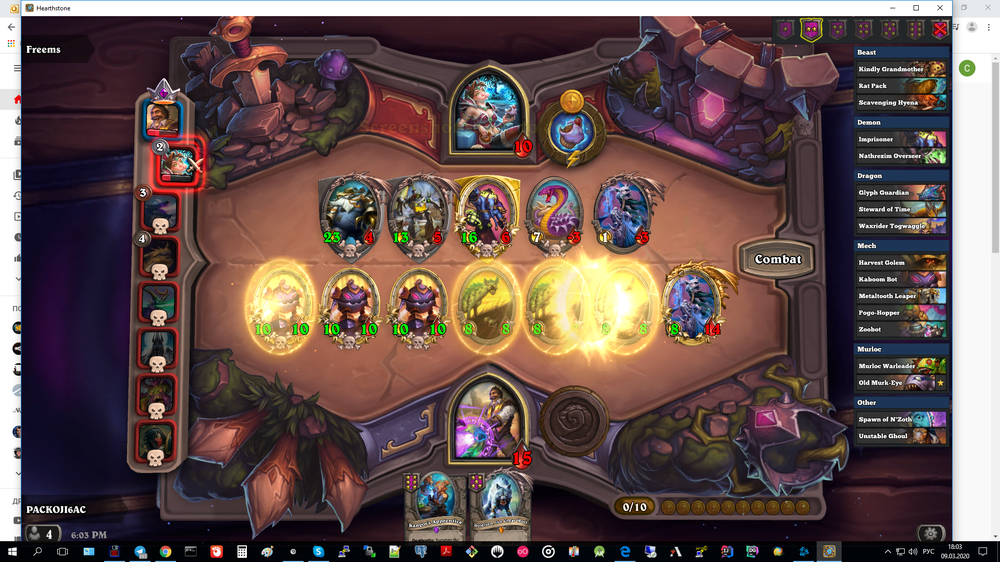Open the gear settings menu

(931, 533)
